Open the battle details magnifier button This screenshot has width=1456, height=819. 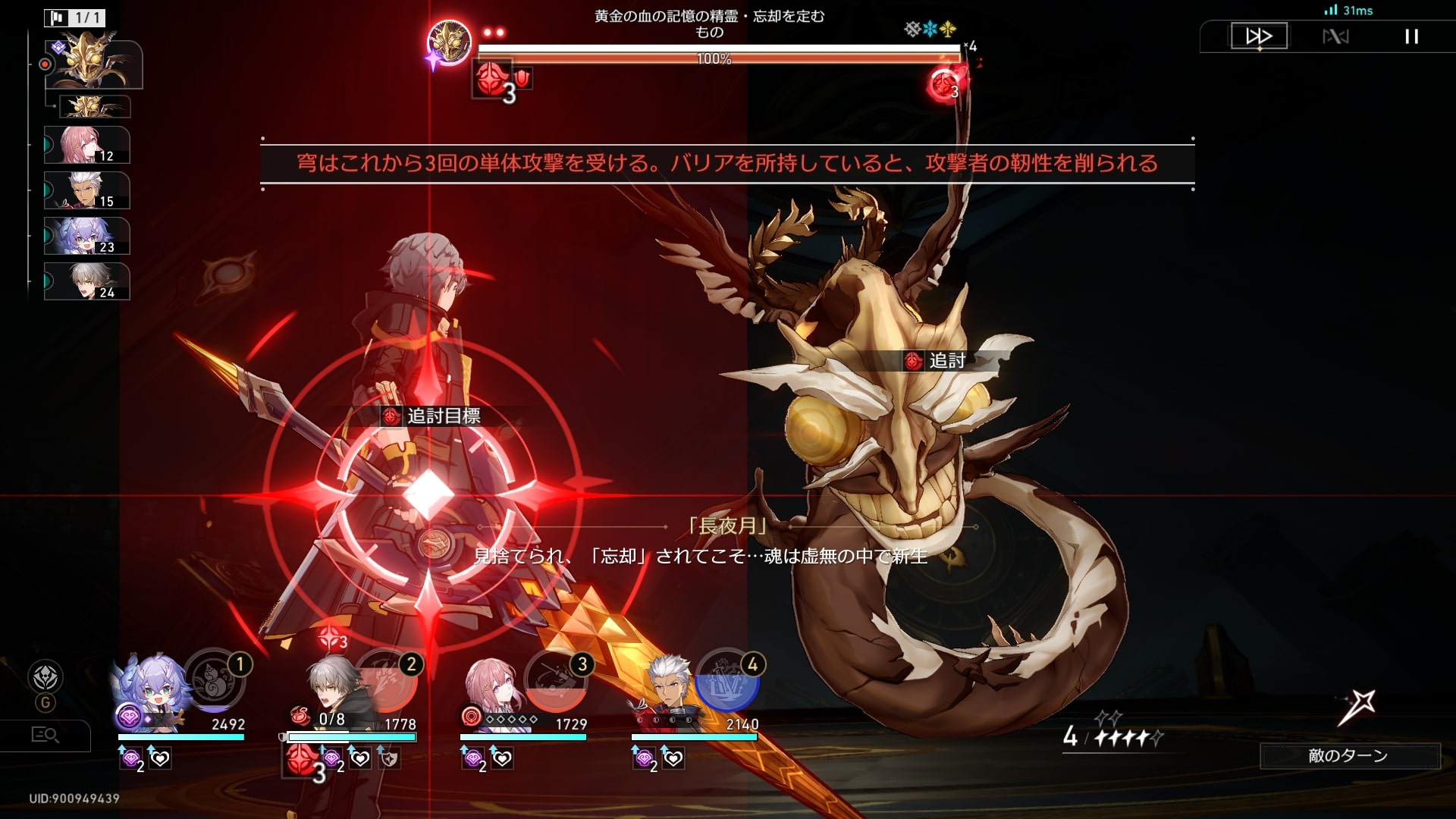pos(45,735)
